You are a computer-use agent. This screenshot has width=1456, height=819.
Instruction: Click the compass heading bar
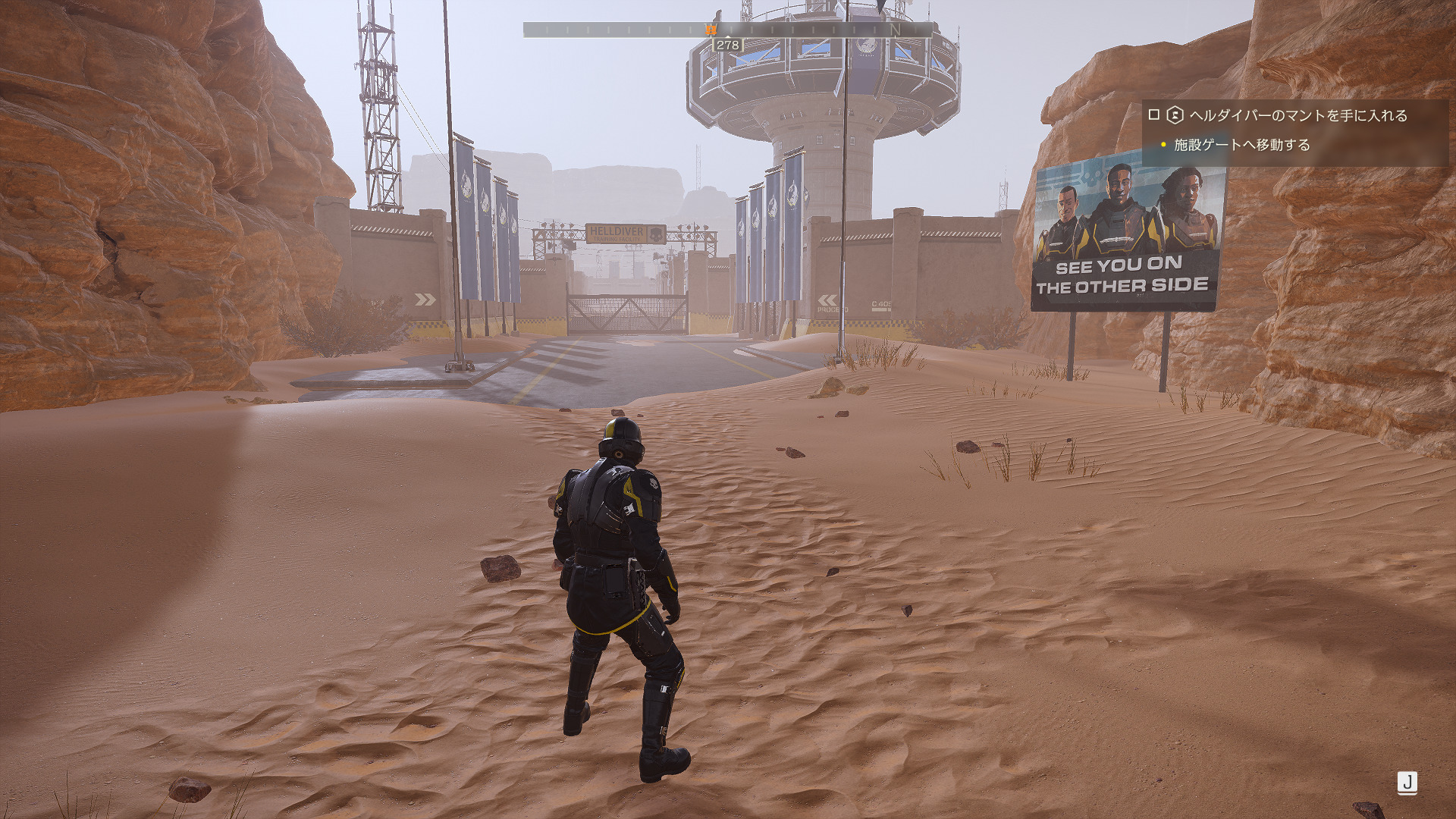727,30
